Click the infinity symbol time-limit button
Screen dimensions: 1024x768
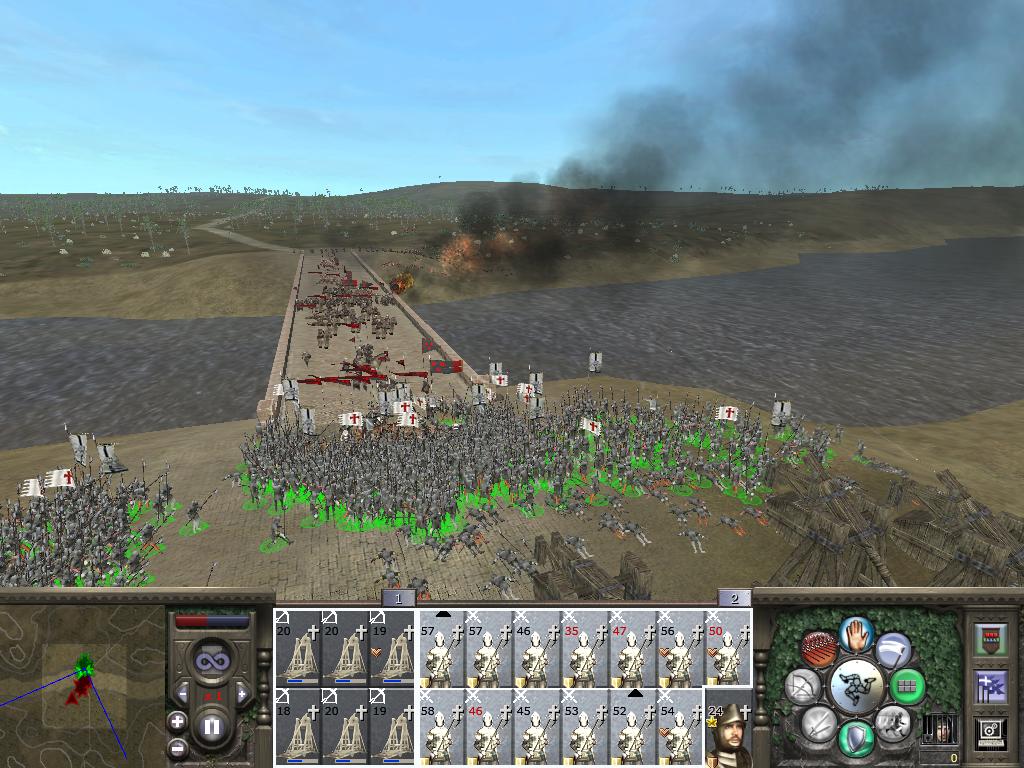(x=211, y=662)
